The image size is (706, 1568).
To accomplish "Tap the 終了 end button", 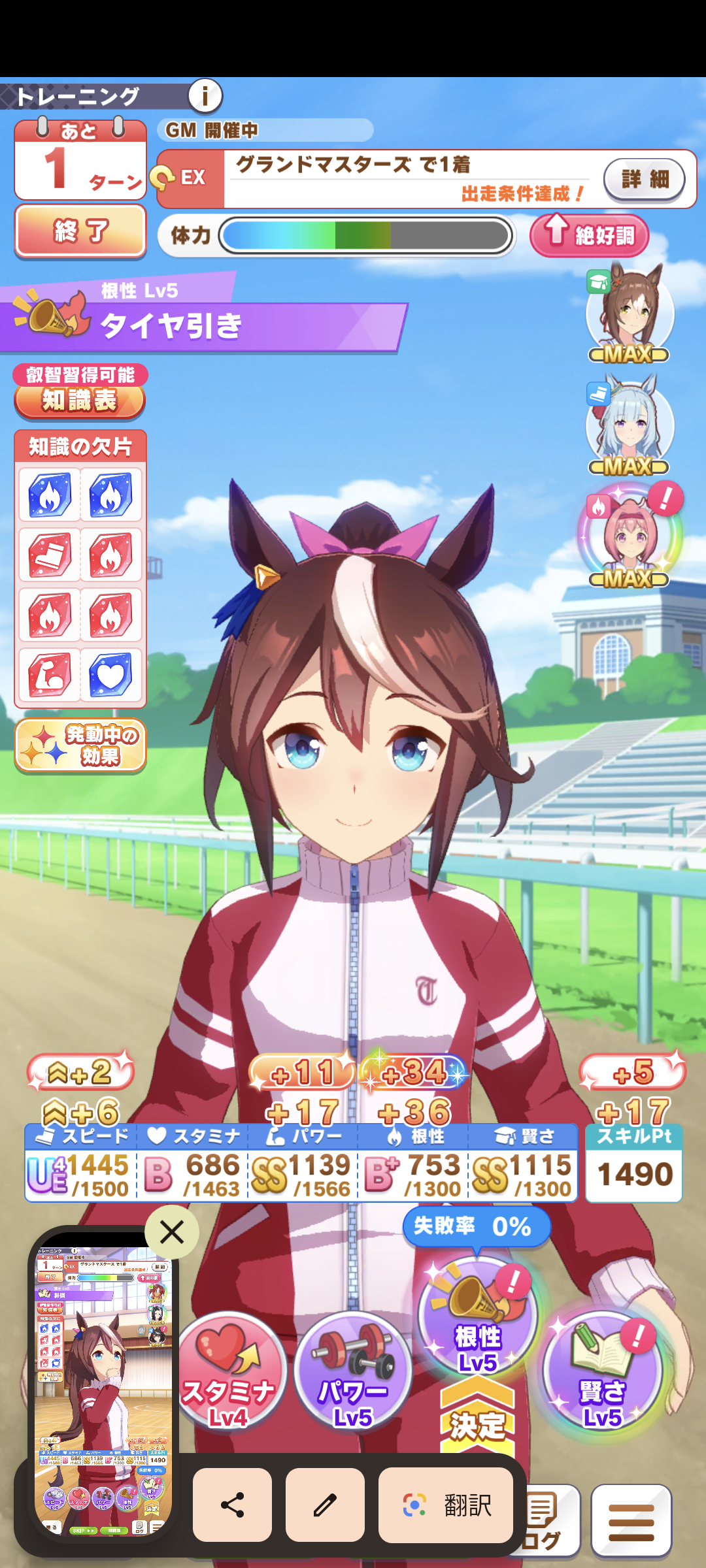I will [x=80, y=231].
